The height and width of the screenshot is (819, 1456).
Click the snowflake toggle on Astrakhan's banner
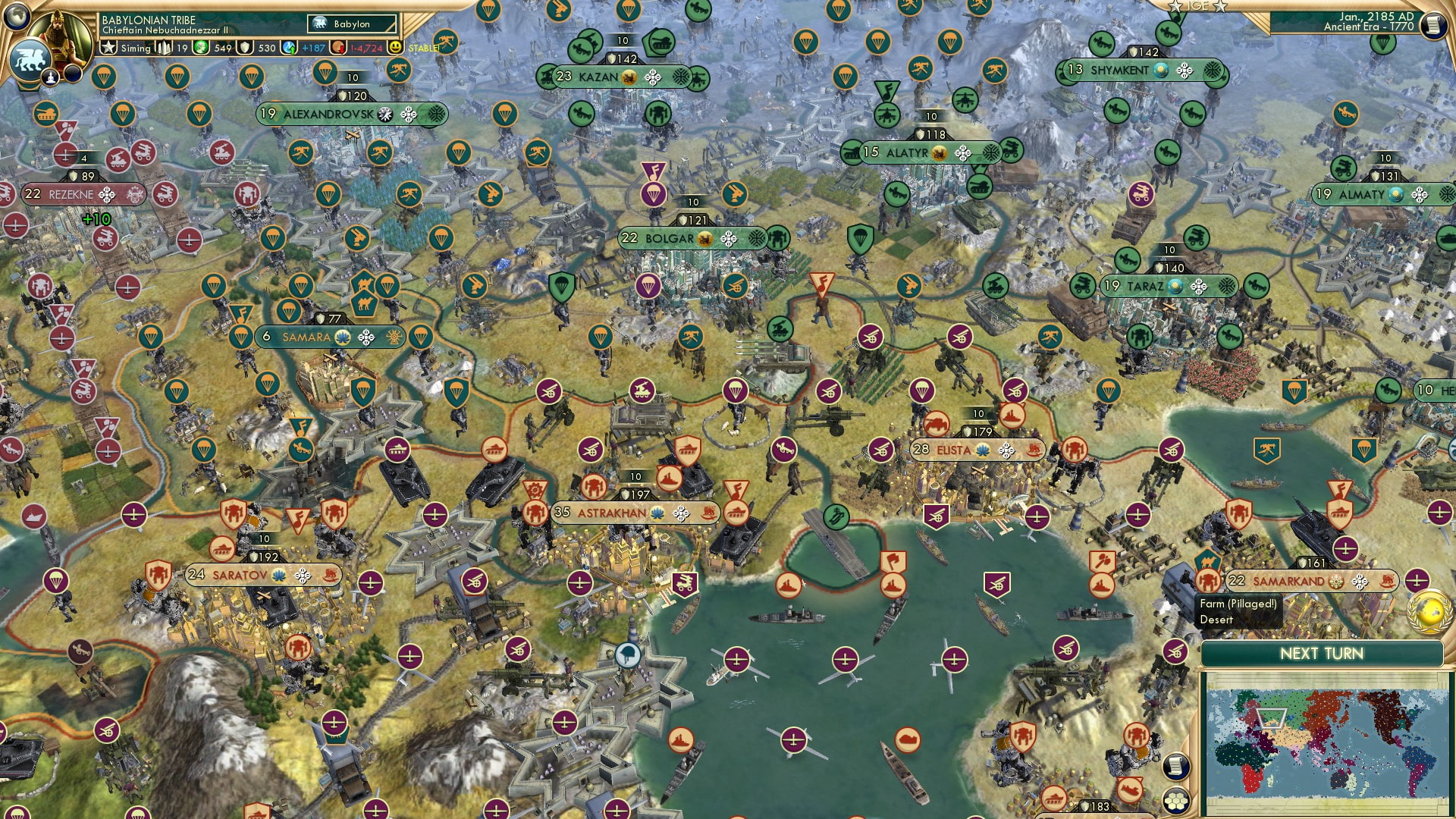point(682,513)
